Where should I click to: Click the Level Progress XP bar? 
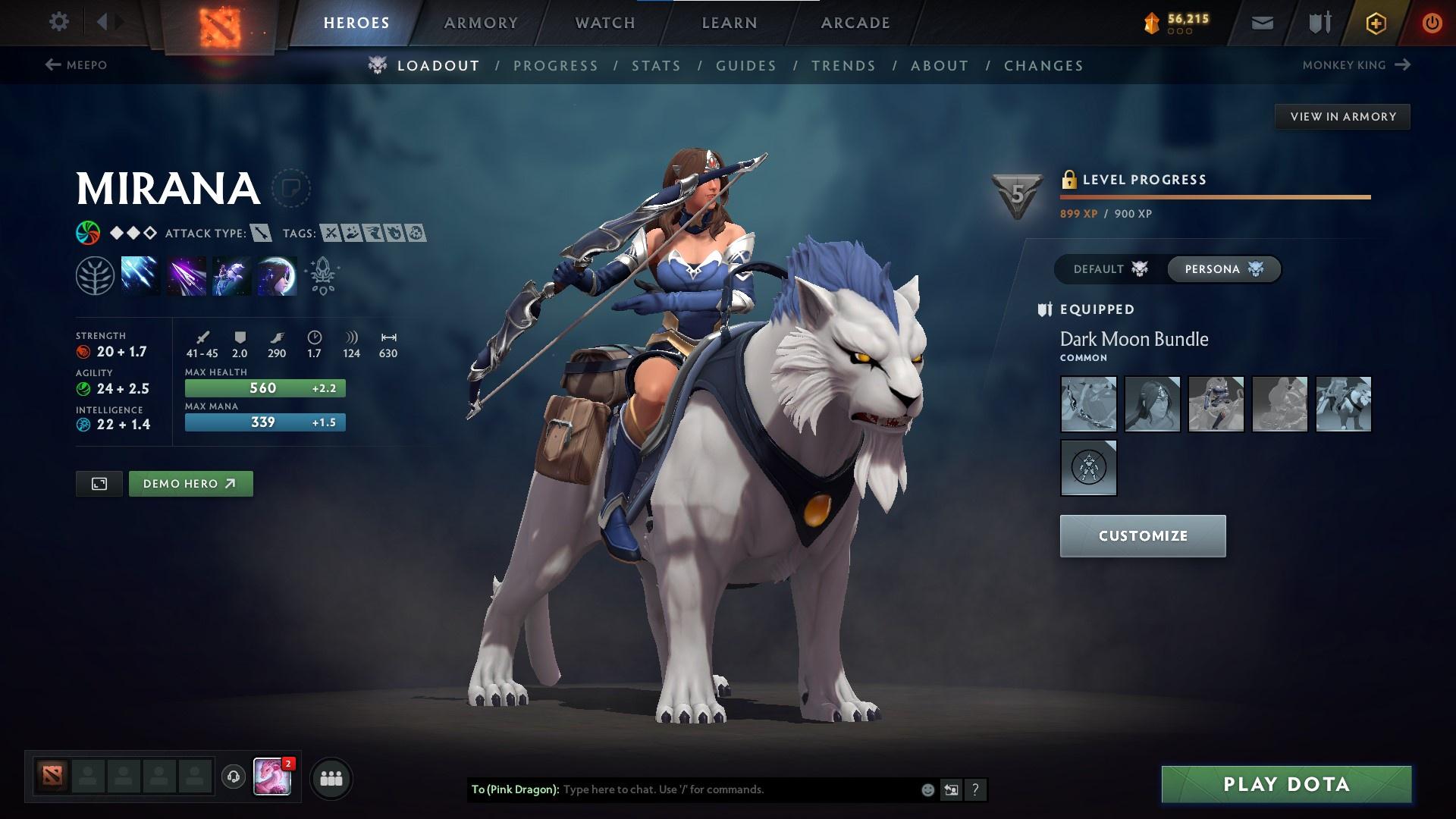1213,197
